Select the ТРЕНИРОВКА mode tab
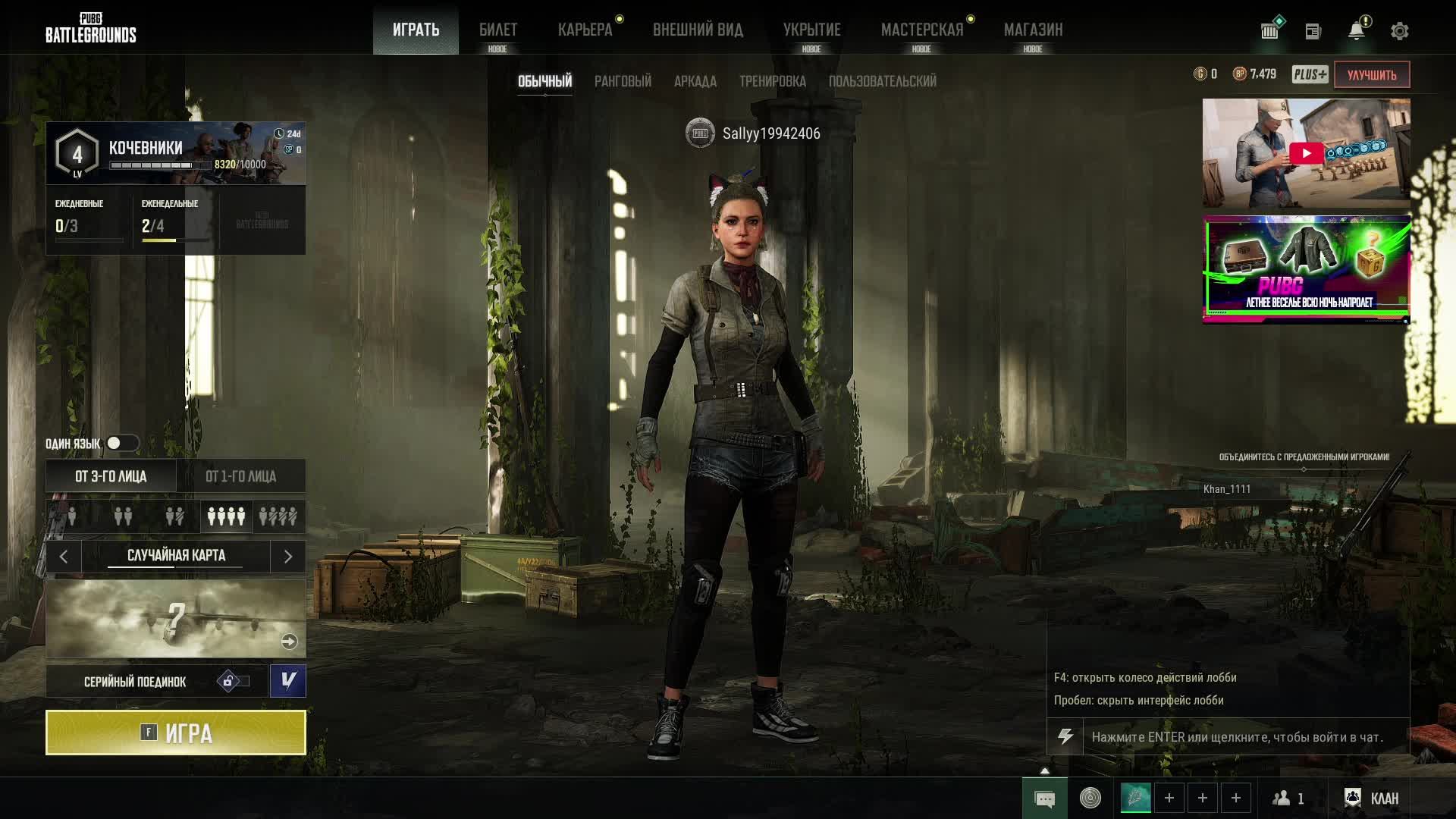 772,81
